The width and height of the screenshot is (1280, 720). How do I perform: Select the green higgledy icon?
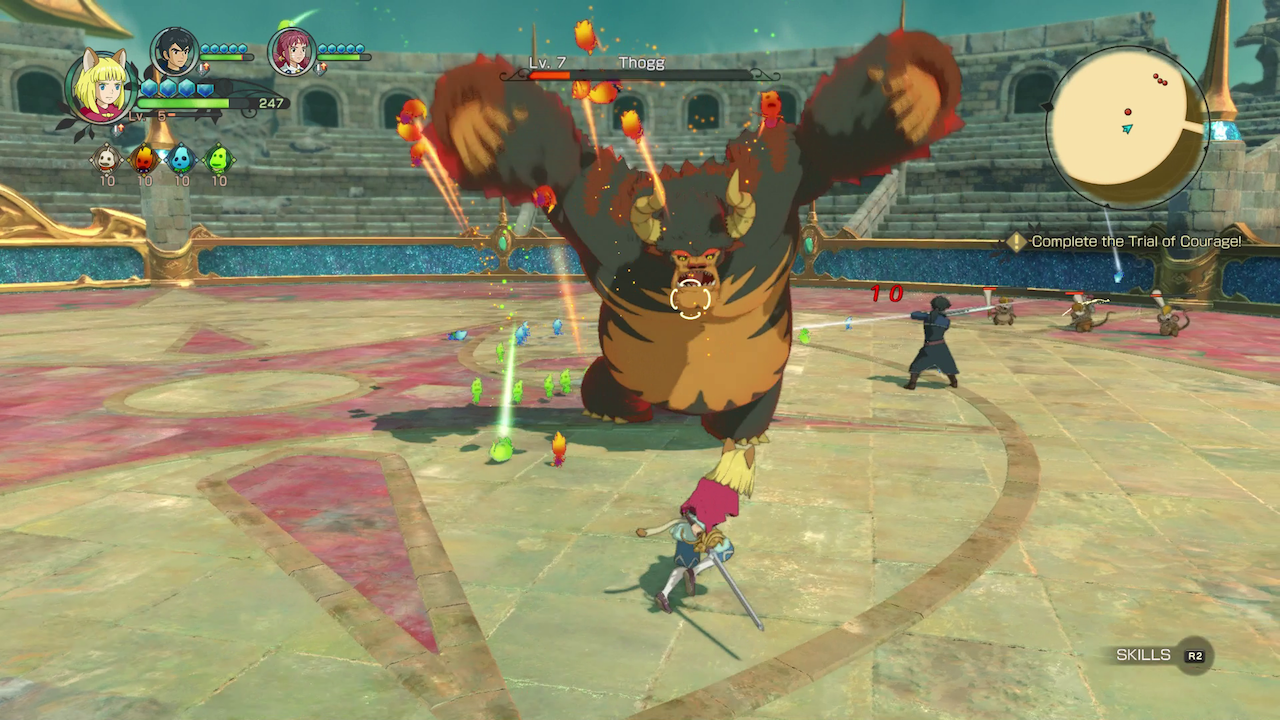pos(218,159)
